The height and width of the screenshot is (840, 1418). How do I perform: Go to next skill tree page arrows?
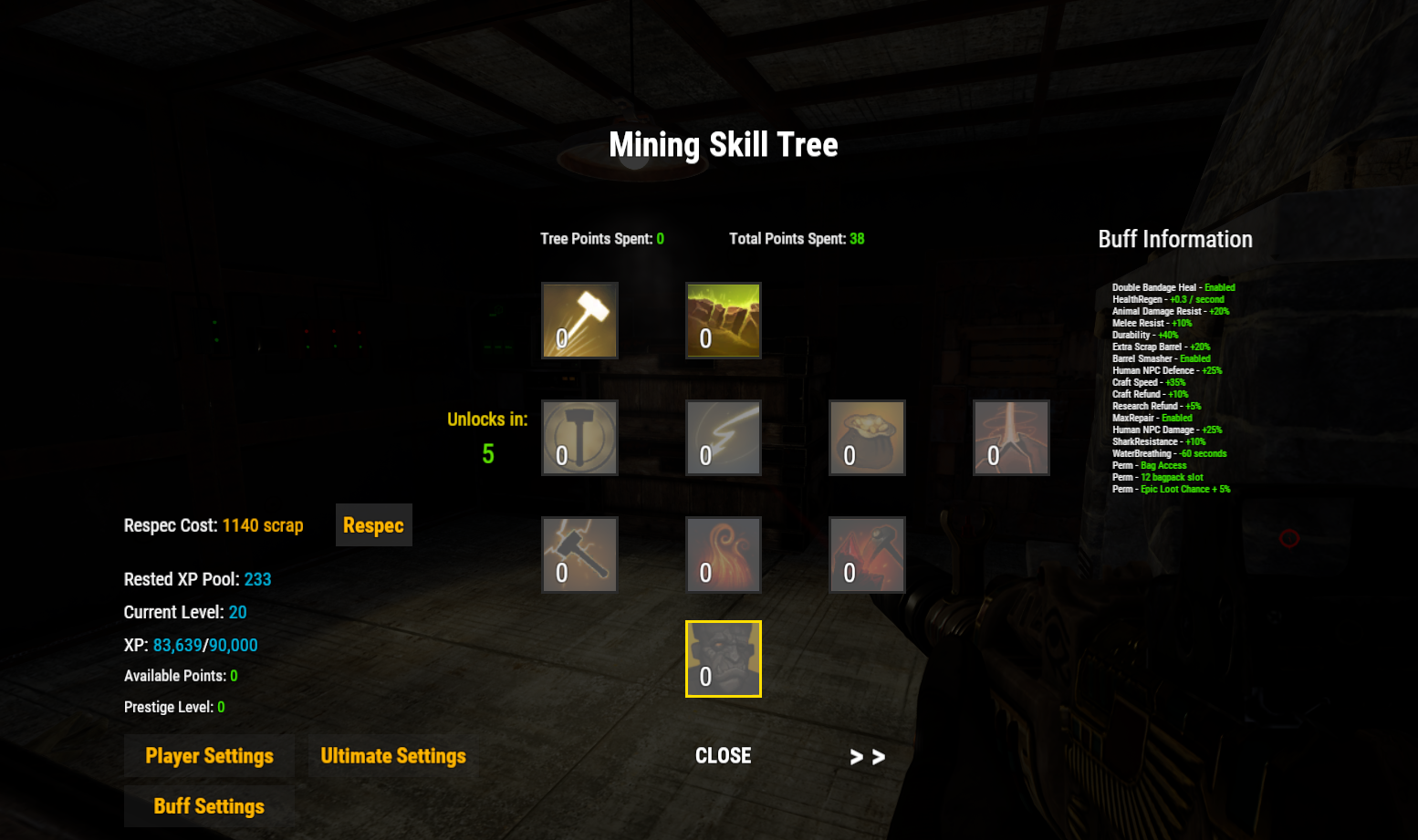point(867,757)
